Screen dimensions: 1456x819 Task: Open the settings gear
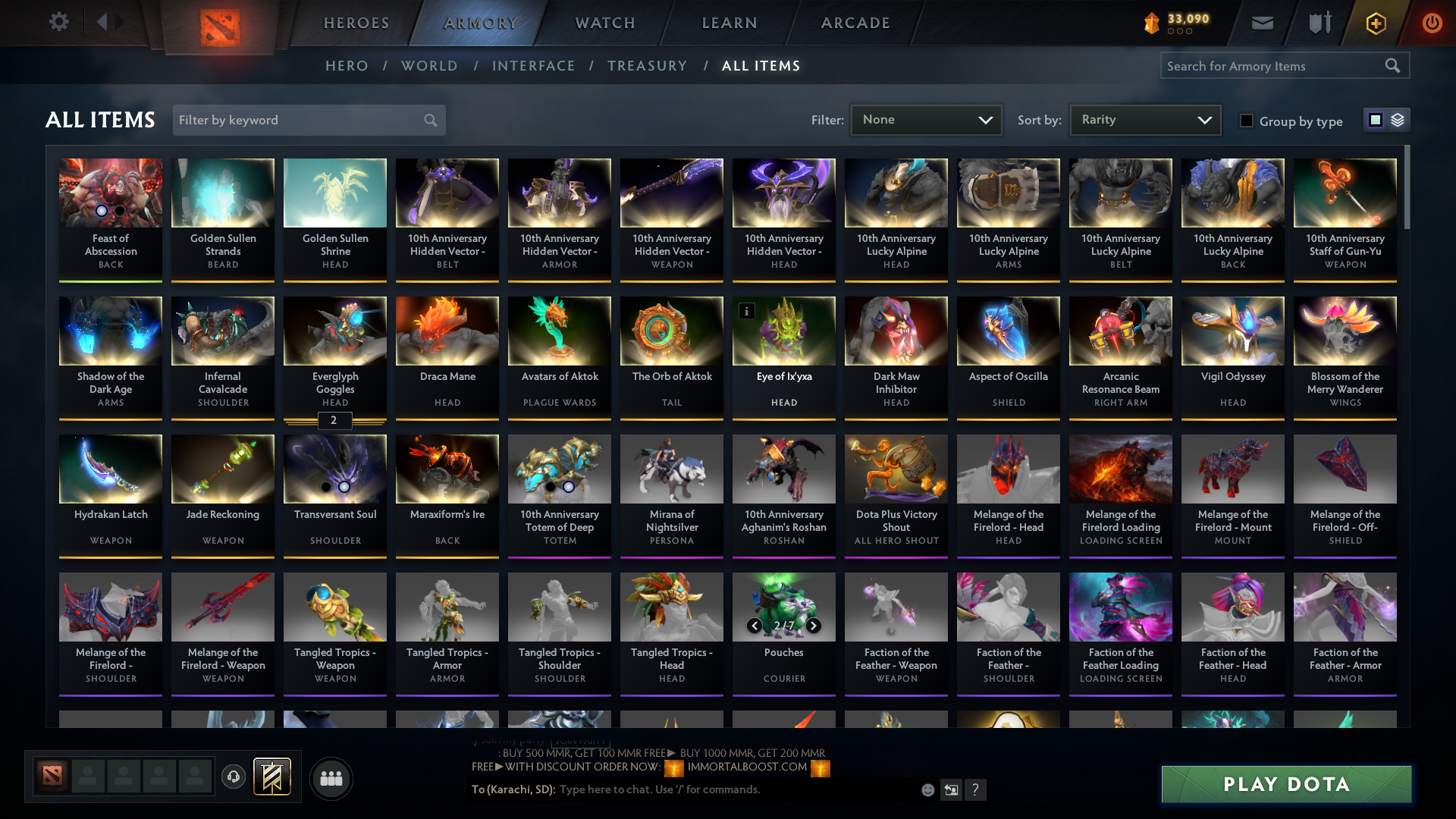59,22
